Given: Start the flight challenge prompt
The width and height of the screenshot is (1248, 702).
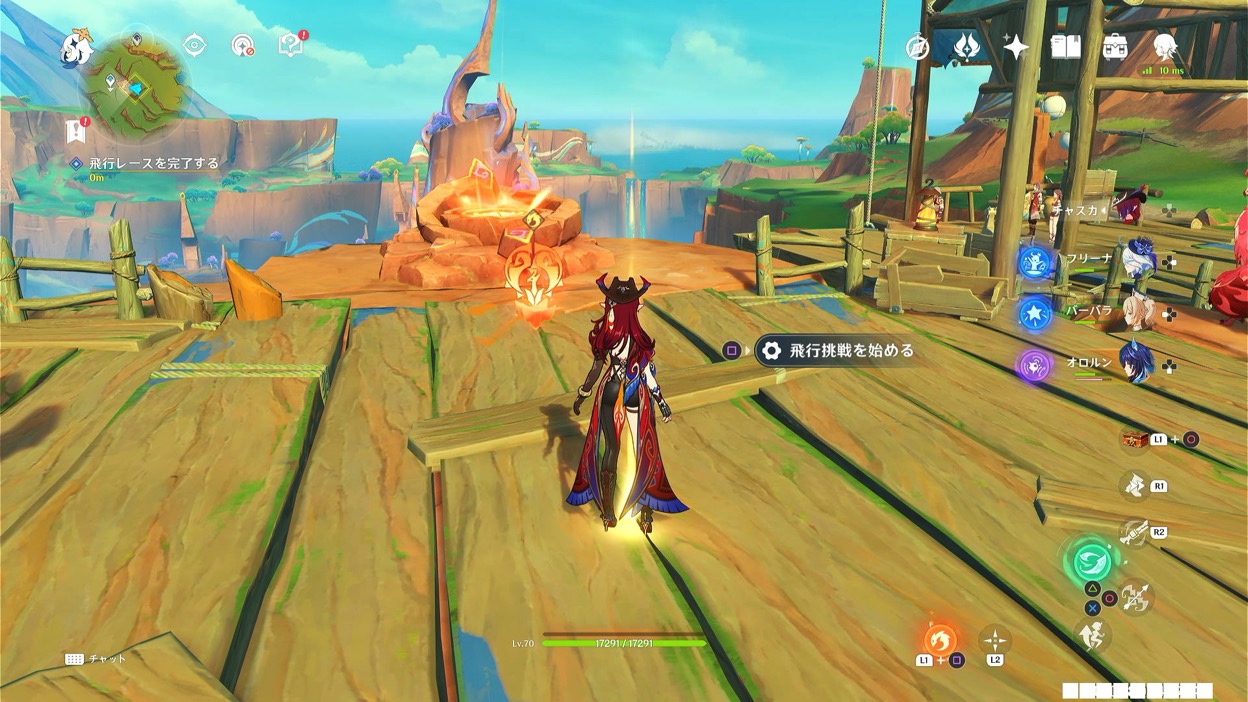Looking at the screenshot, I should click(837, 351).
